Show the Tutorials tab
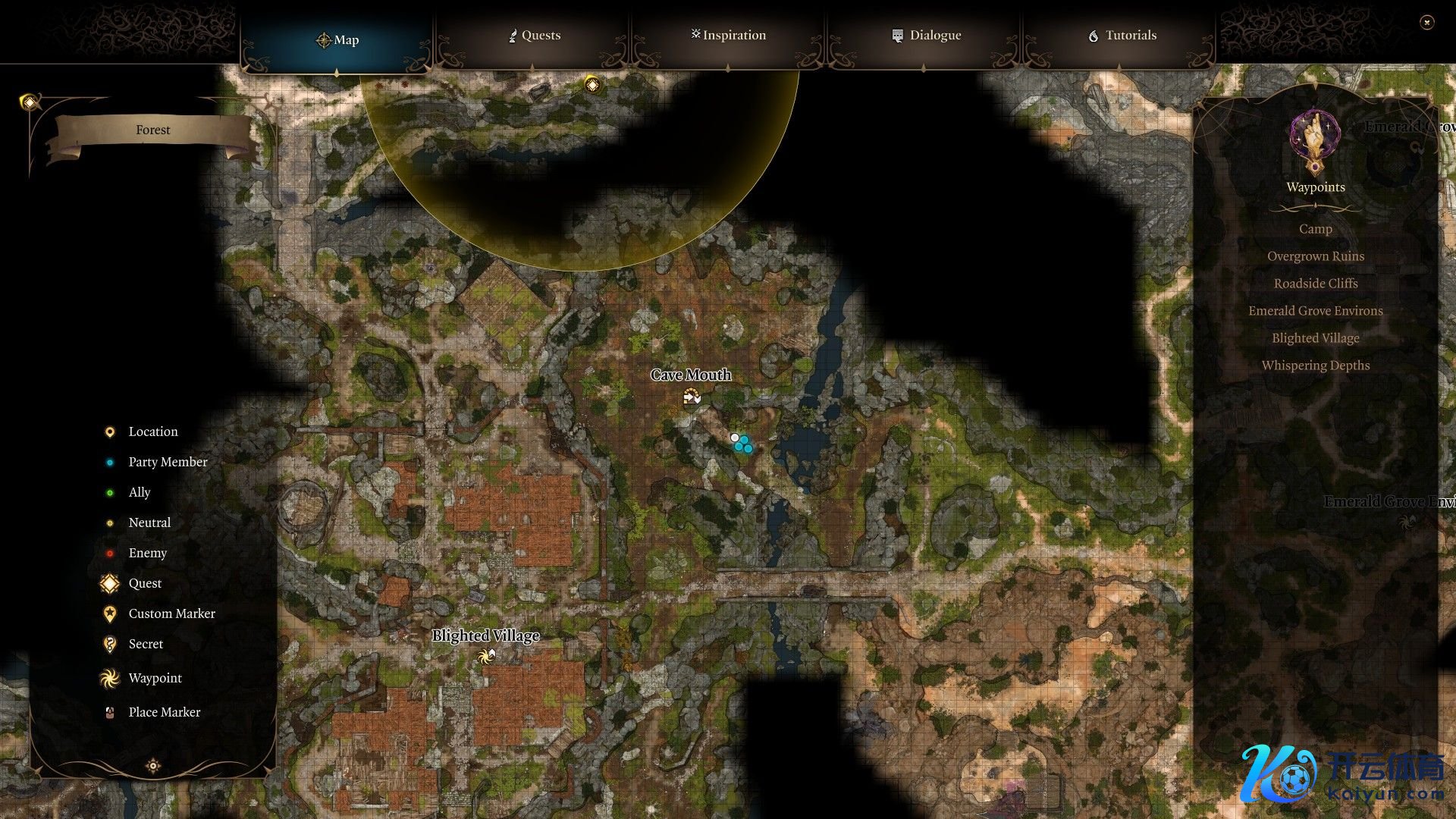The height and width of the screenshot is (819, 1456). (1122, 36)
